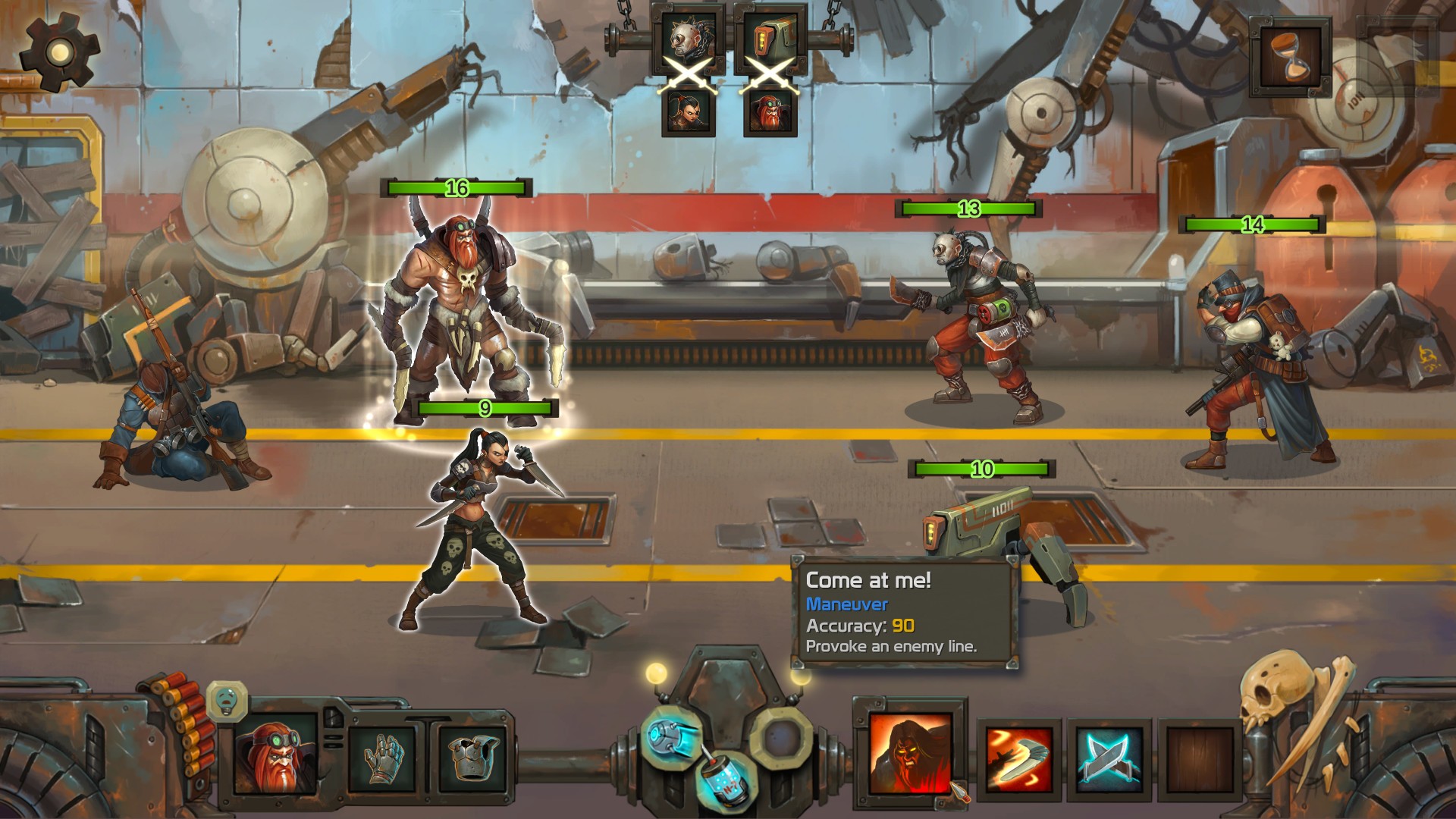Click the red-bearded hero matchup portrait
Screen dimensions: 1456x819
[x=770, y=112]
